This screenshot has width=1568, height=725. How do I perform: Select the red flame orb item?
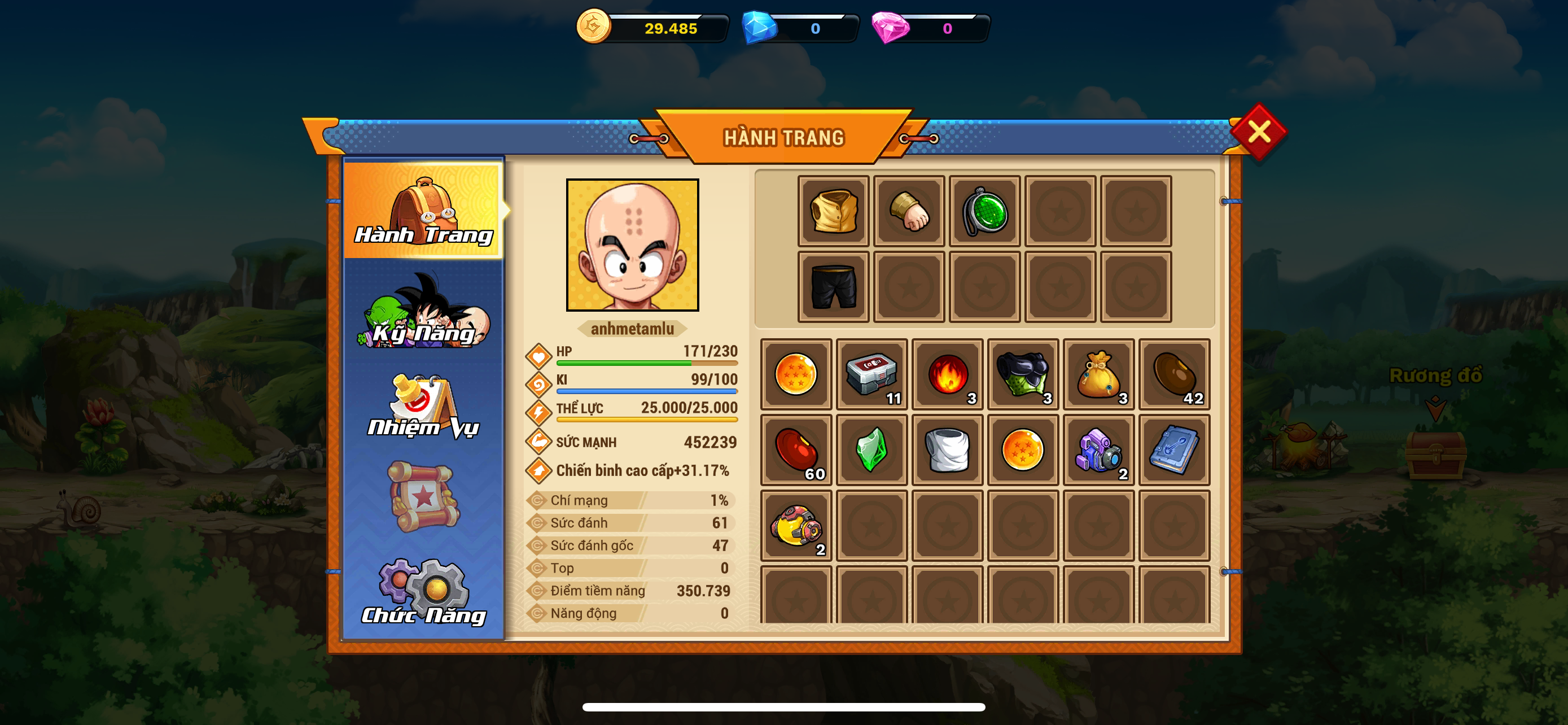point(947,374)
